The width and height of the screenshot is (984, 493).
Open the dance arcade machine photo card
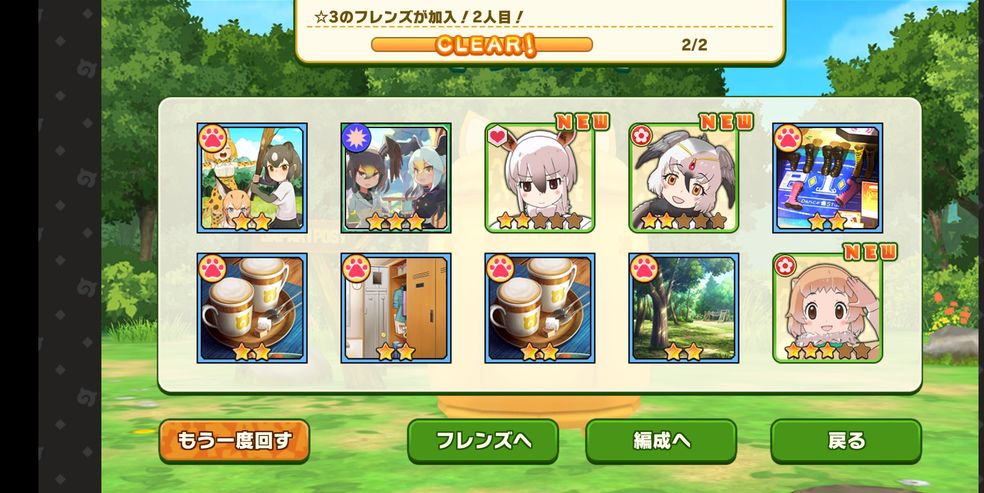tap(827, 178)
